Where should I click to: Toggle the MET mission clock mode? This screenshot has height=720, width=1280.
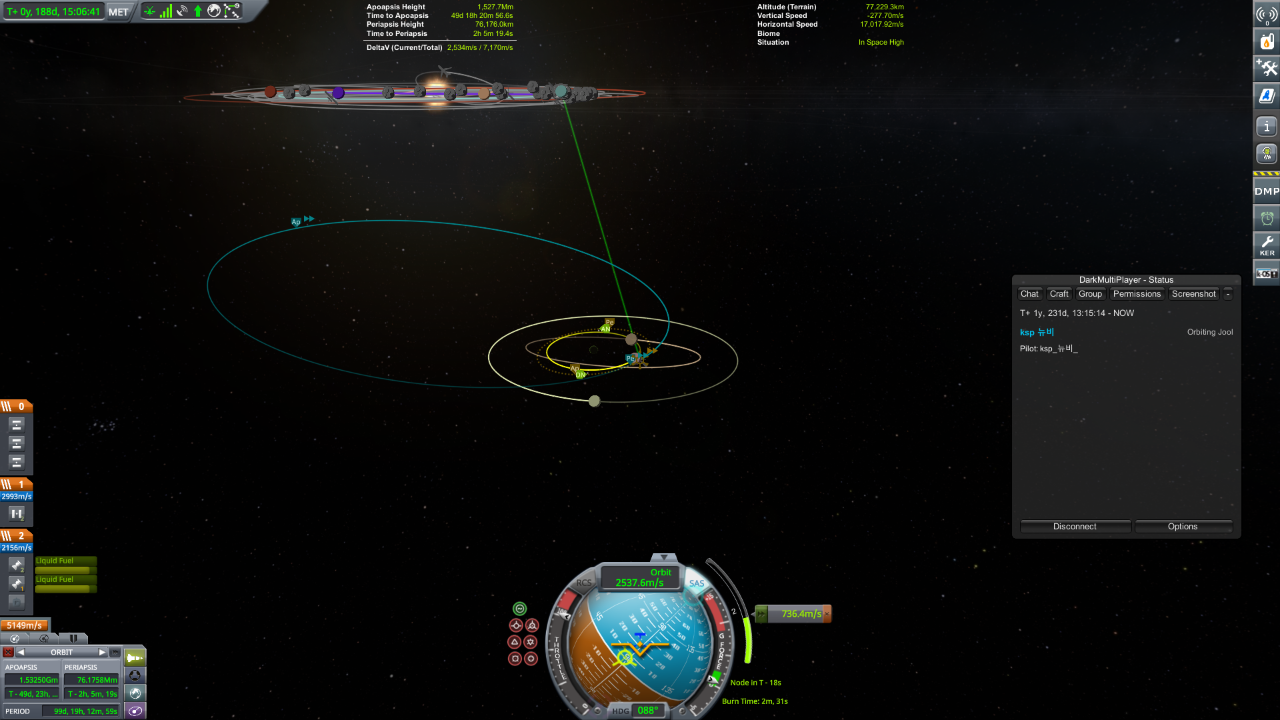click(119, 12)
